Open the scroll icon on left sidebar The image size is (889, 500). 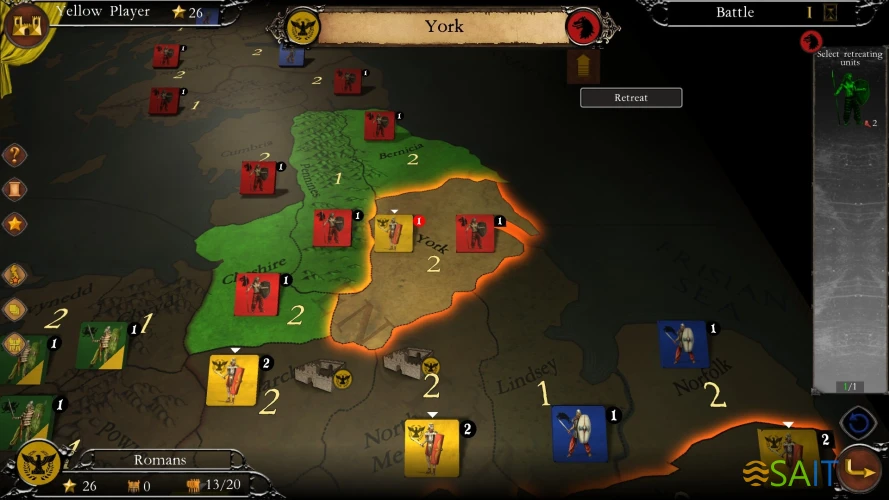(x=15, y=189)
